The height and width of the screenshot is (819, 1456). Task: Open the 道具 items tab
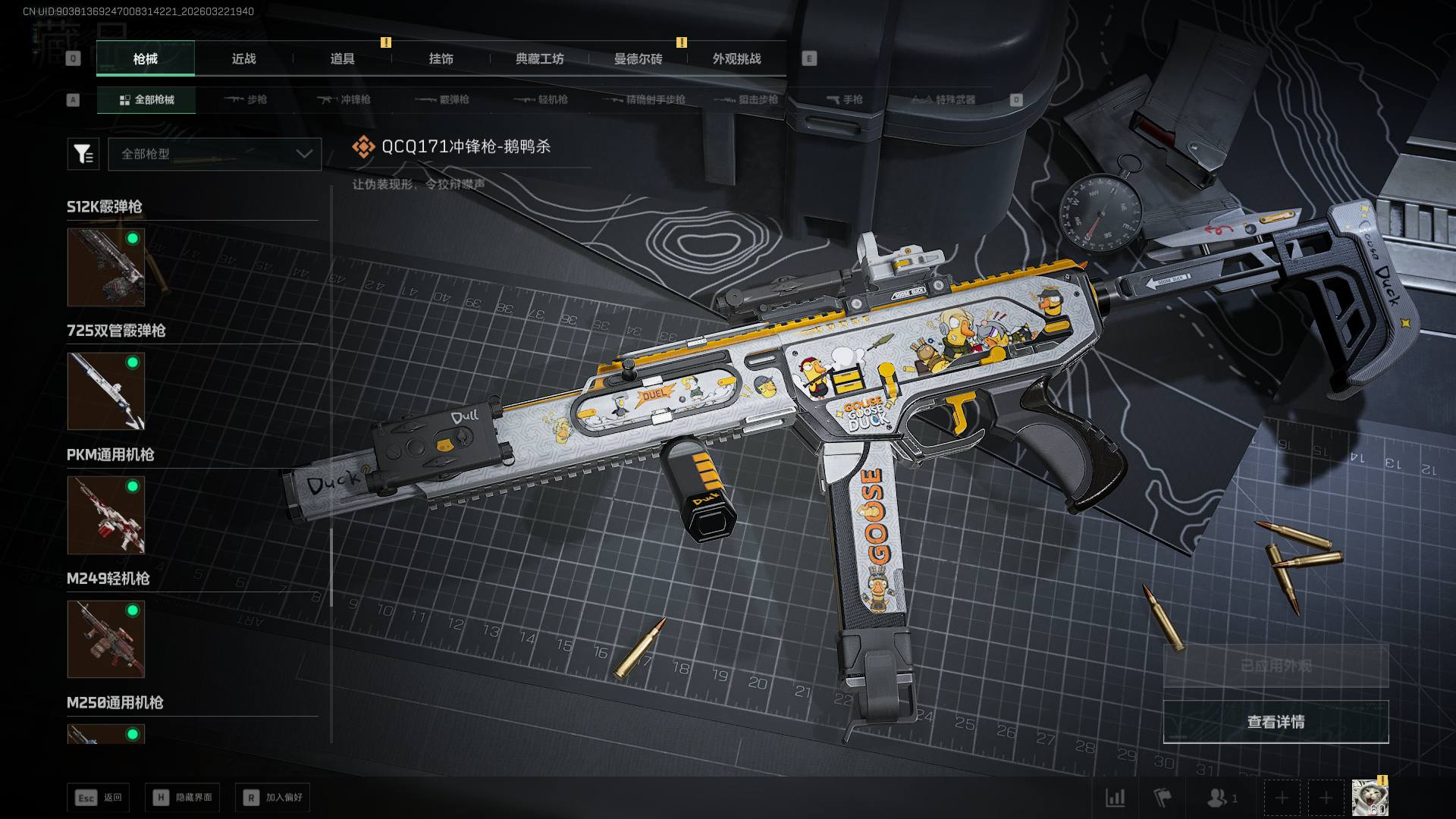(342, 58)
